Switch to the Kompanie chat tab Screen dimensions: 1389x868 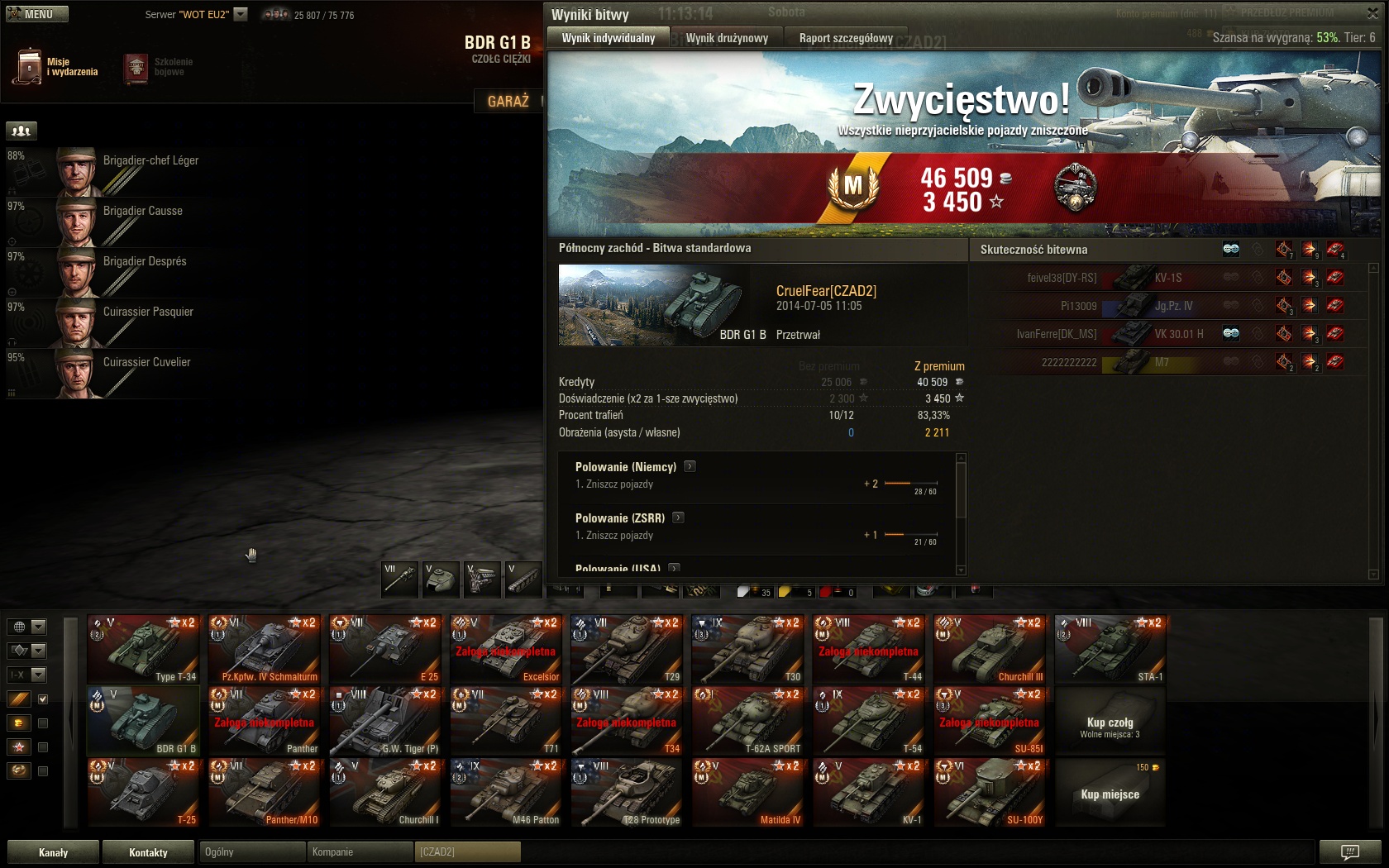pyautogui.click(x=359, y=852)
